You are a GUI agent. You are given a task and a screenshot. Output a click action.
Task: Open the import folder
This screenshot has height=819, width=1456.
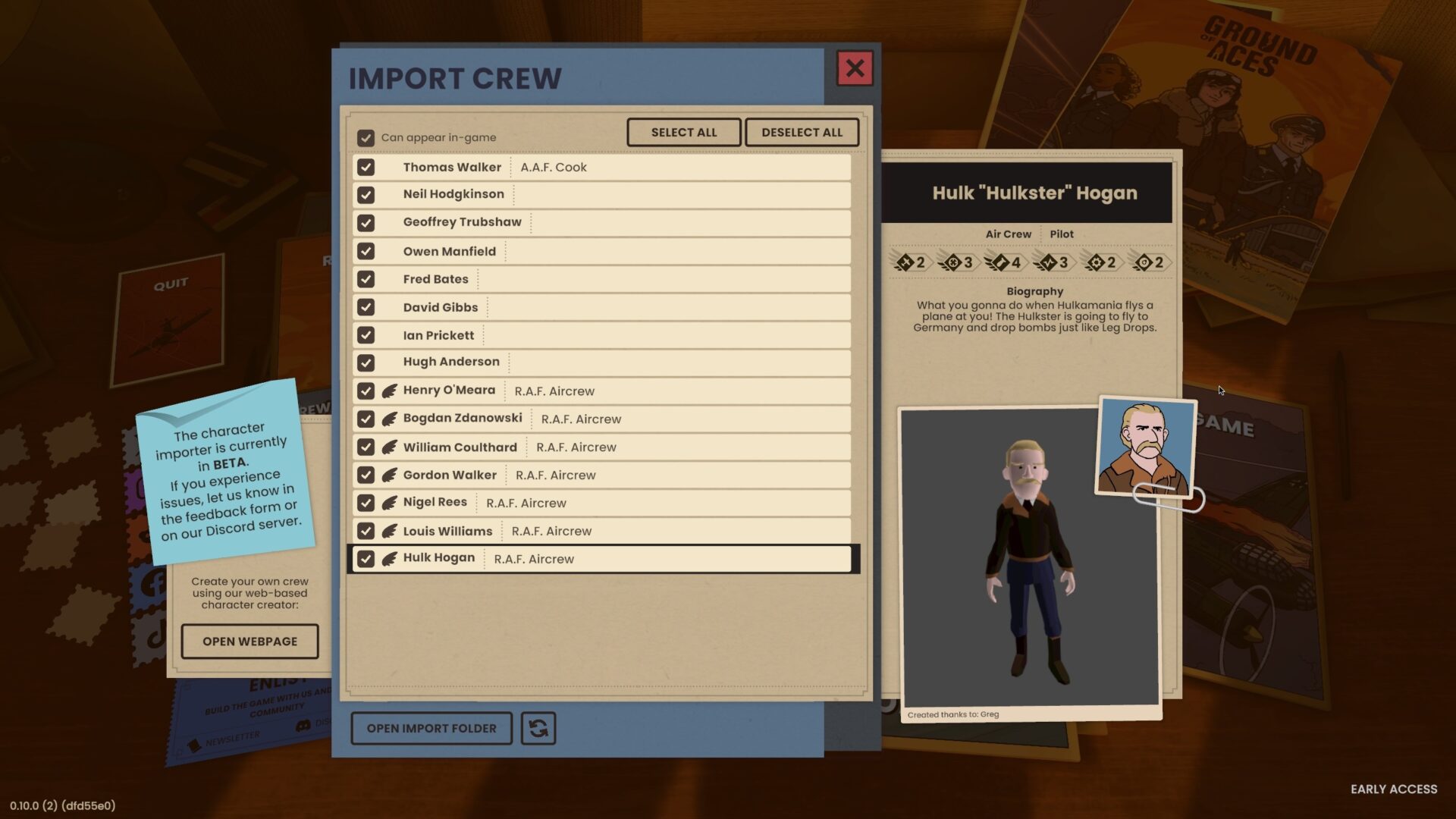431,728
